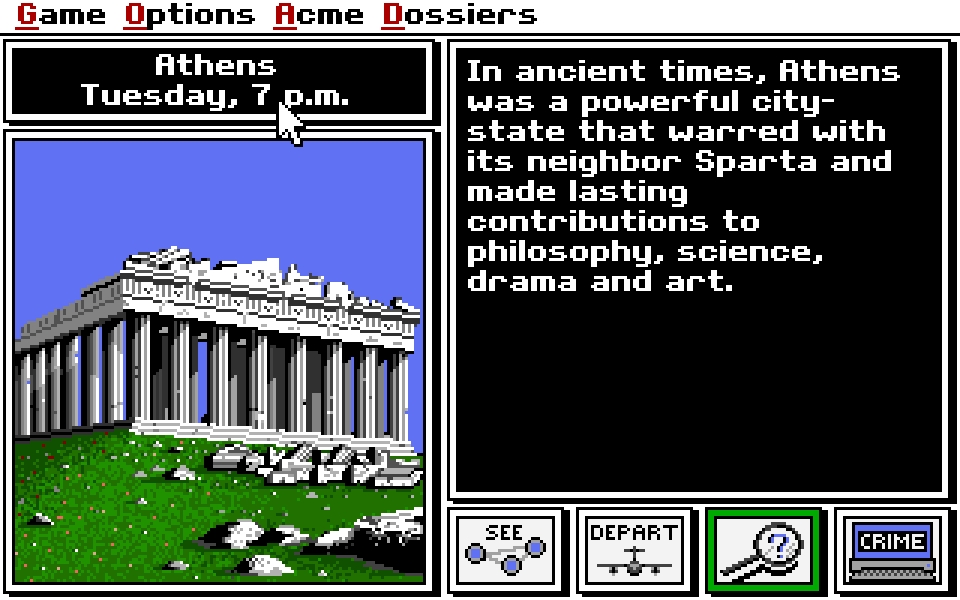This screenshot has width=960, height=600.
Task: Click the SEE connections button
Action: [x=506, y=549]
